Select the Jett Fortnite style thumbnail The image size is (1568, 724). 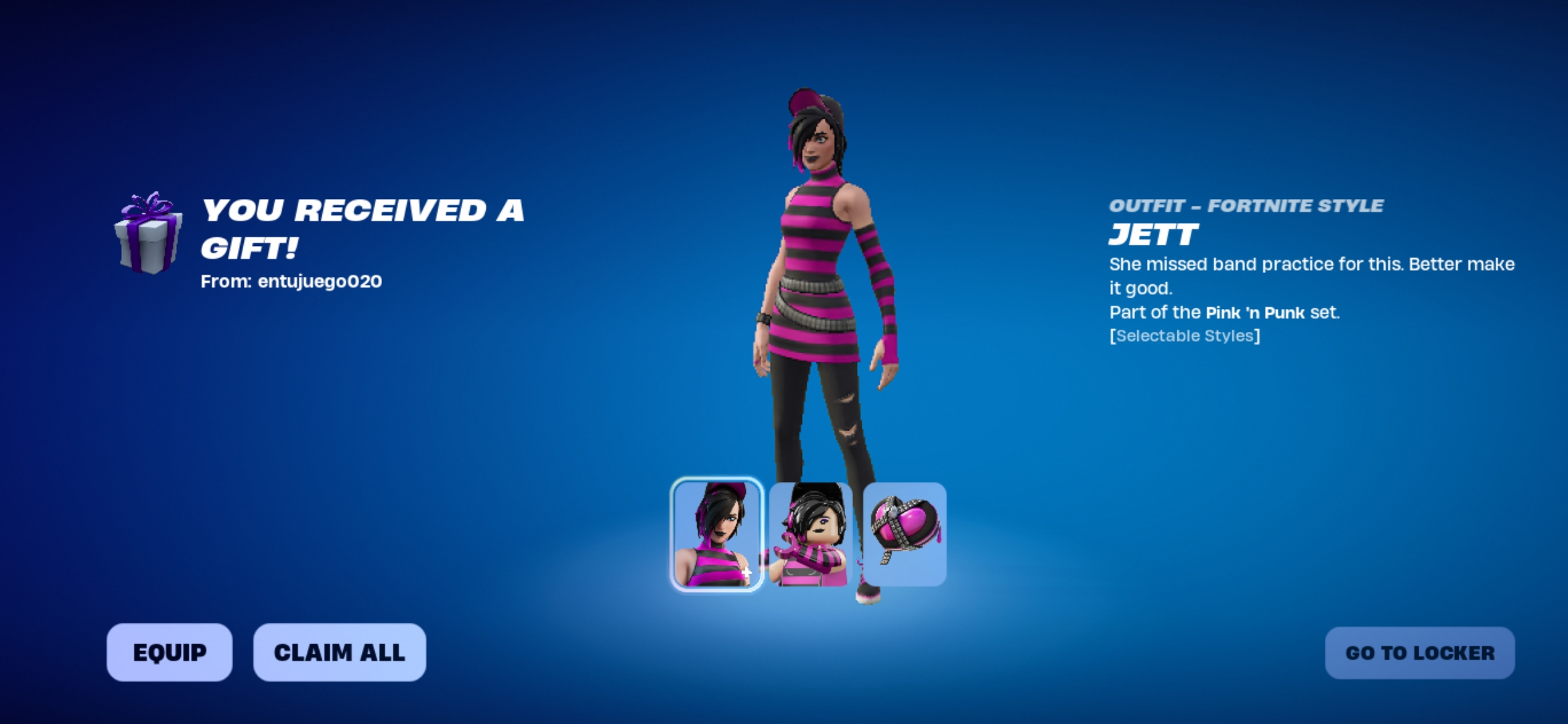tap(716, 534)
